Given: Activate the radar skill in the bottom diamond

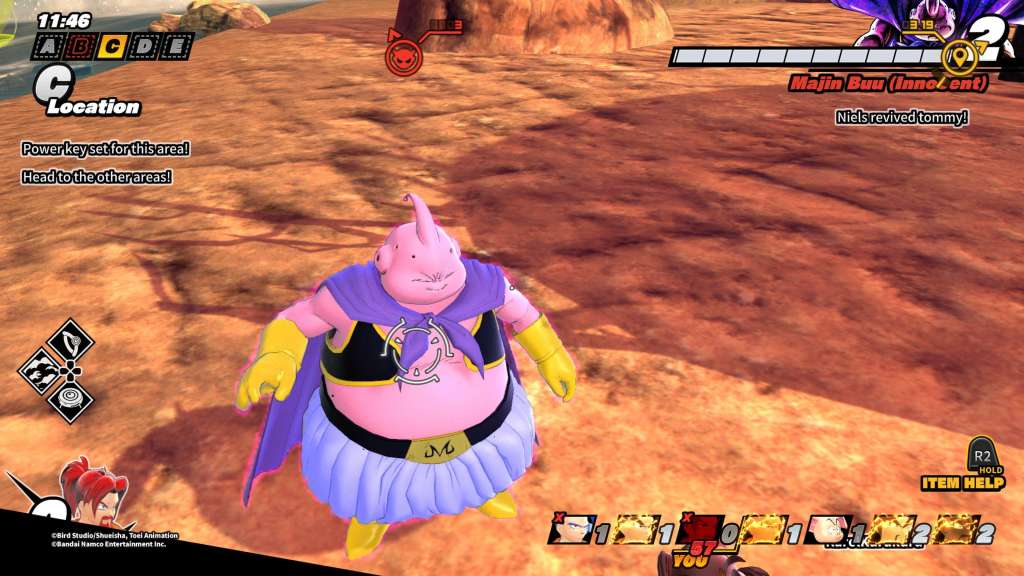Looking at the screenshot, I should click(70, 400).
